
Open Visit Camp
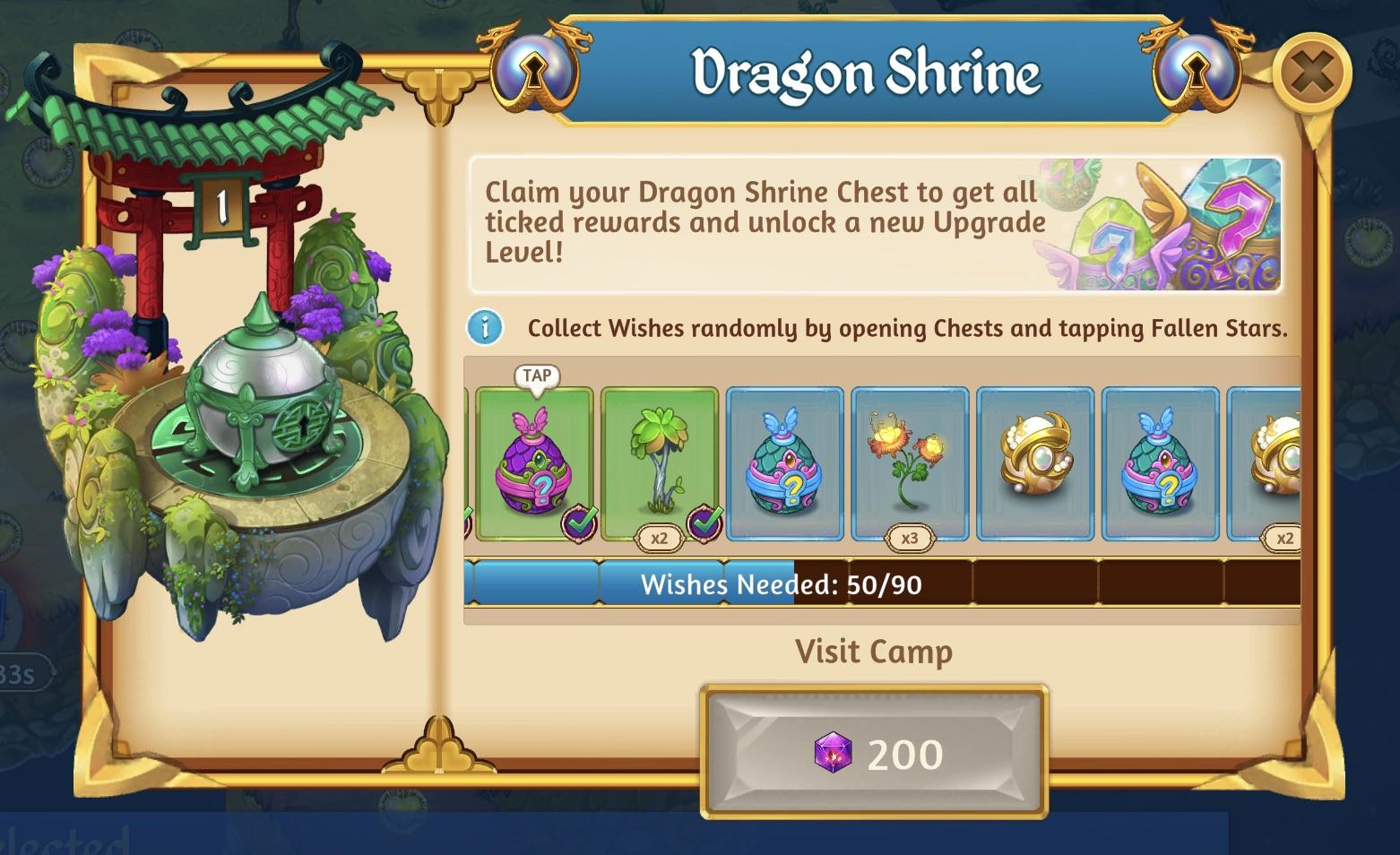tap(874, 652)
